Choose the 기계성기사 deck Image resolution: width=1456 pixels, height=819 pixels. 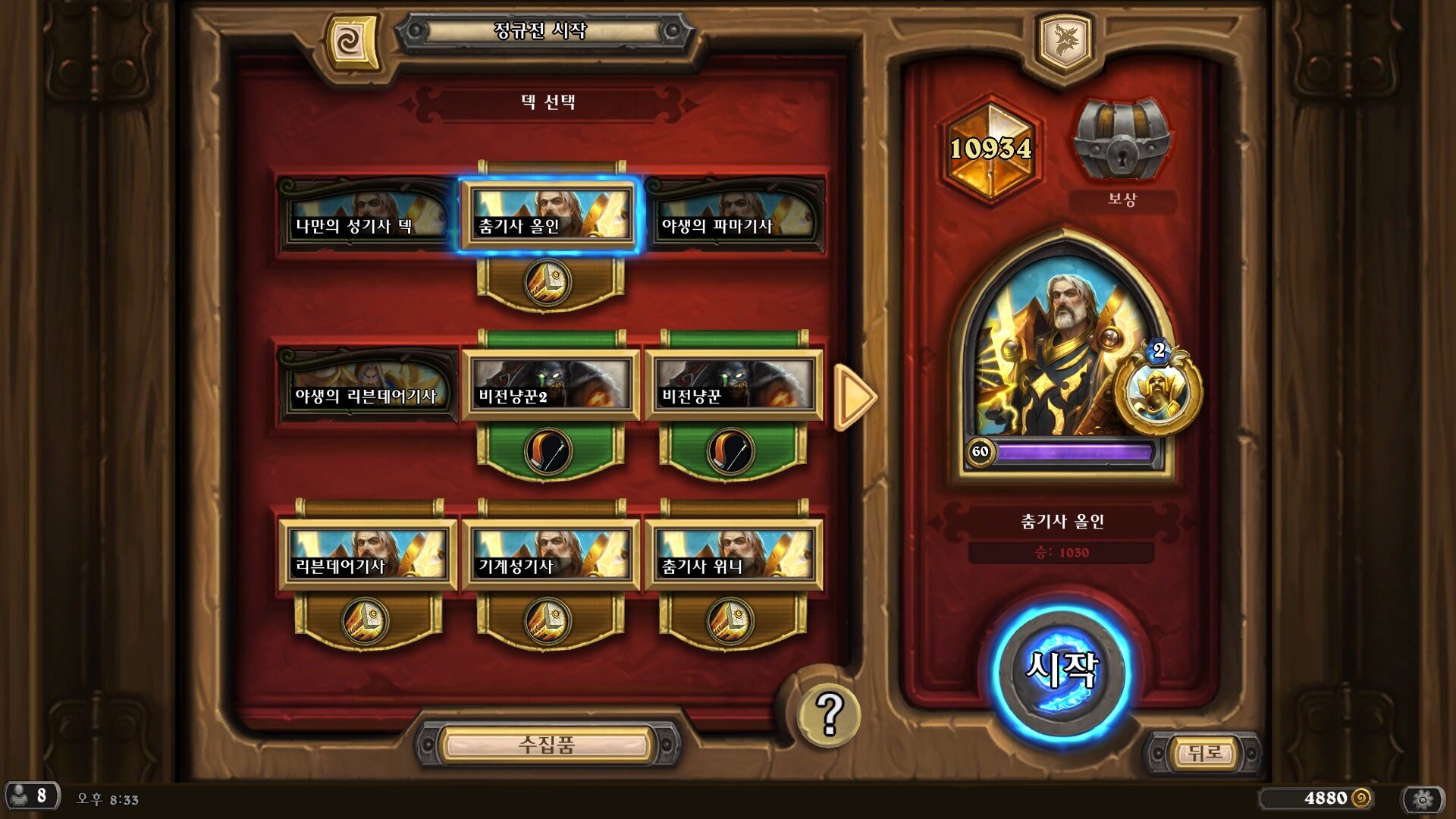tap(550, 556)
